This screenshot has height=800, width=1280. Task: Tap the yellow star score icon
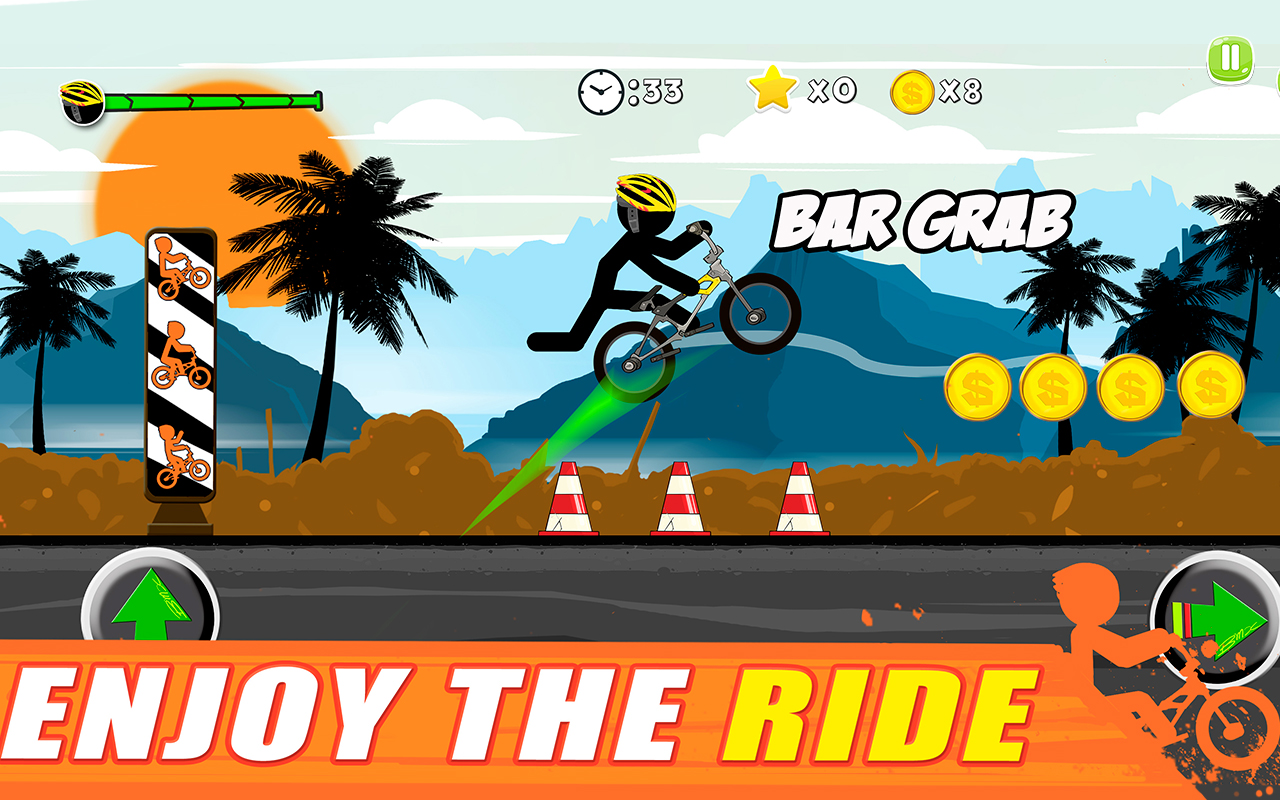coord(774,89)
